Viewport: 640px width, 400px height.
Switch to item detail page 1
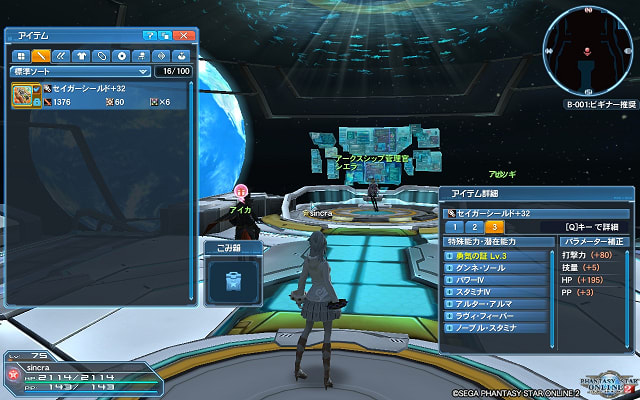pyautogui.click(x=455, y=228)
